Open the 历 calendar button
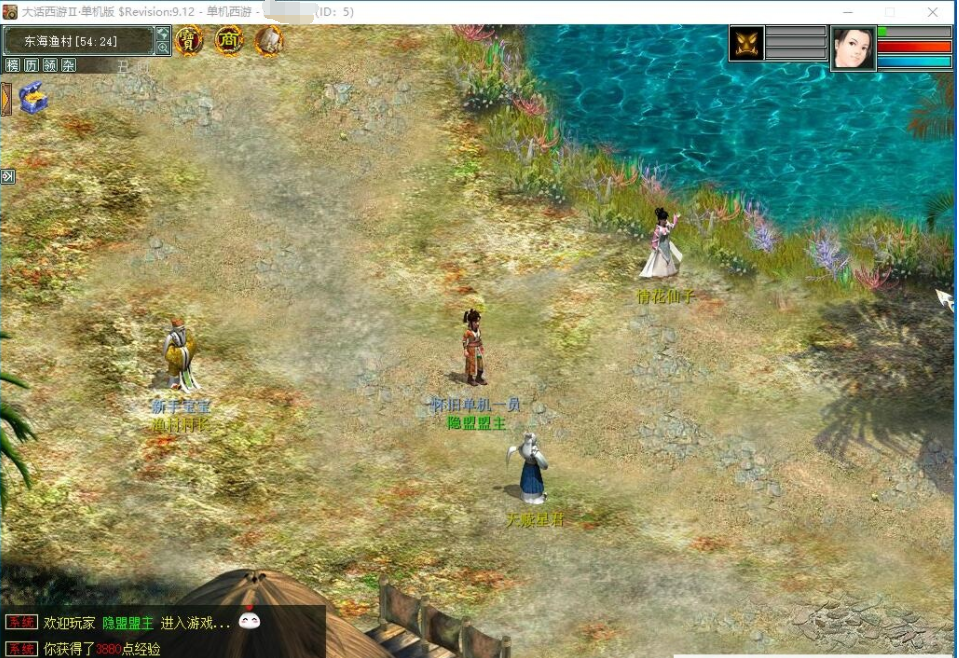959x658 pixels. pos(31,66)
